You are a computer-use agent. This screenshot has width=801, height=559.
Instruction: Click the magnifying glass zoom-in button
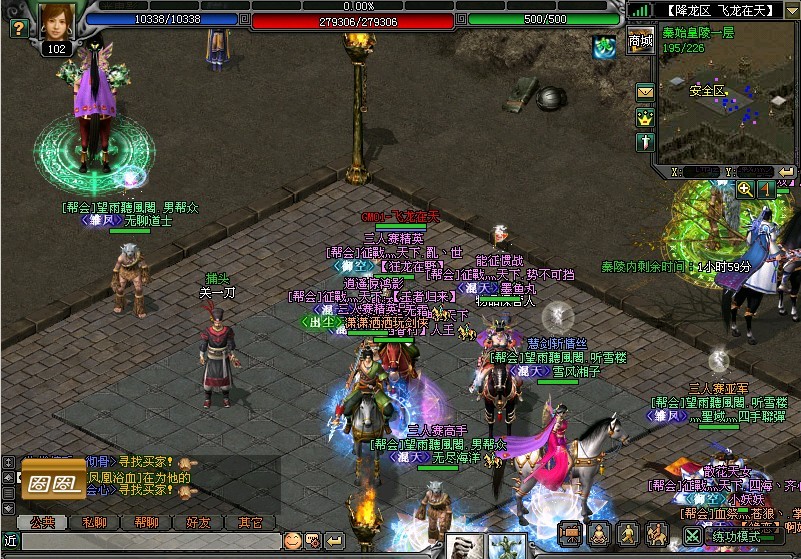click(x=745, y=189)
